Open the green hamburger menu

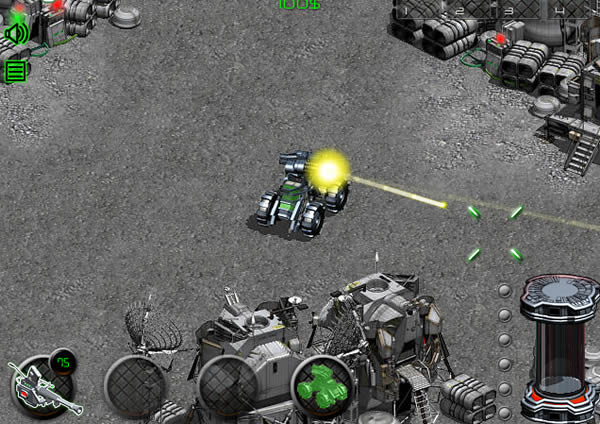pyautogui.click(x=16, y=71)
